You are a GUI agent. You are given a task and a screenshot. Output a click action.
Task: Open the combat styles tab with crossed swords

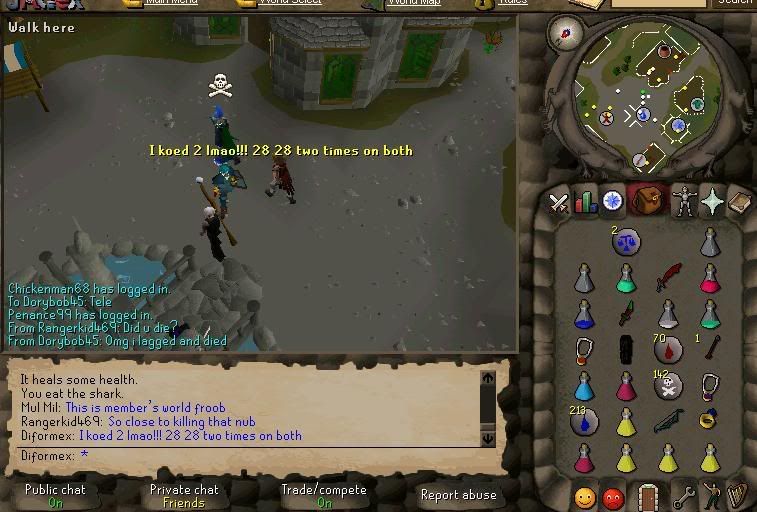click(x=558, y=202)
